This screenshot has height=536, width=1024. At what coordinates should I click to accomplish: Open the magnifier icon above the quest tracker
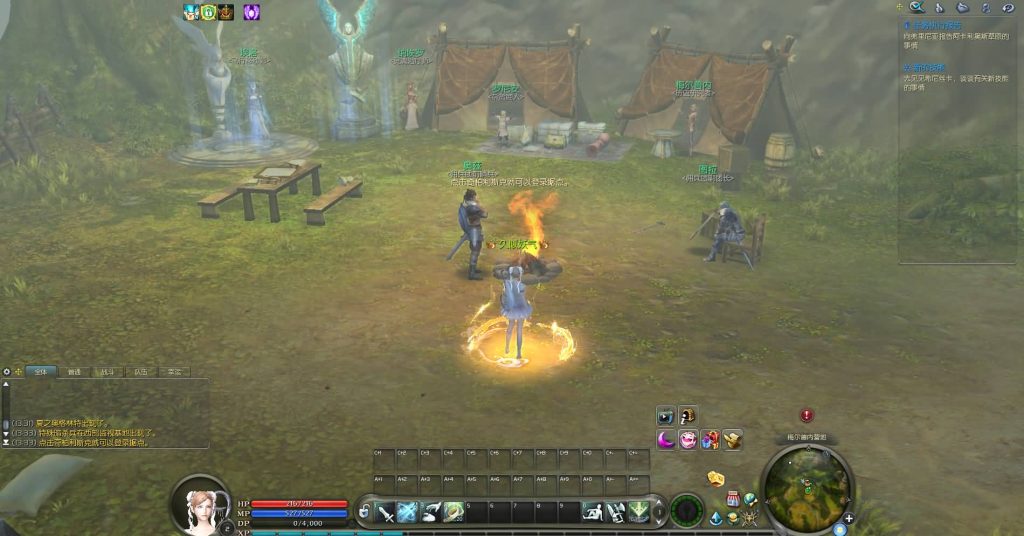click(916, 7)
